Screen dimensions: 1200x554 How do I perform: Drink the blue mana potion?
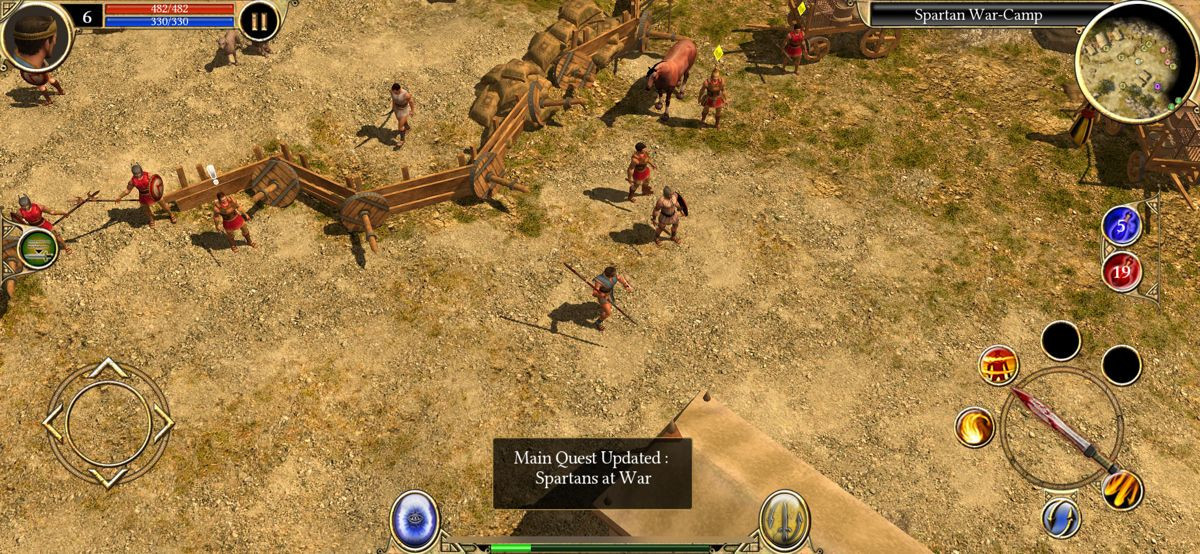[1121, 225]
